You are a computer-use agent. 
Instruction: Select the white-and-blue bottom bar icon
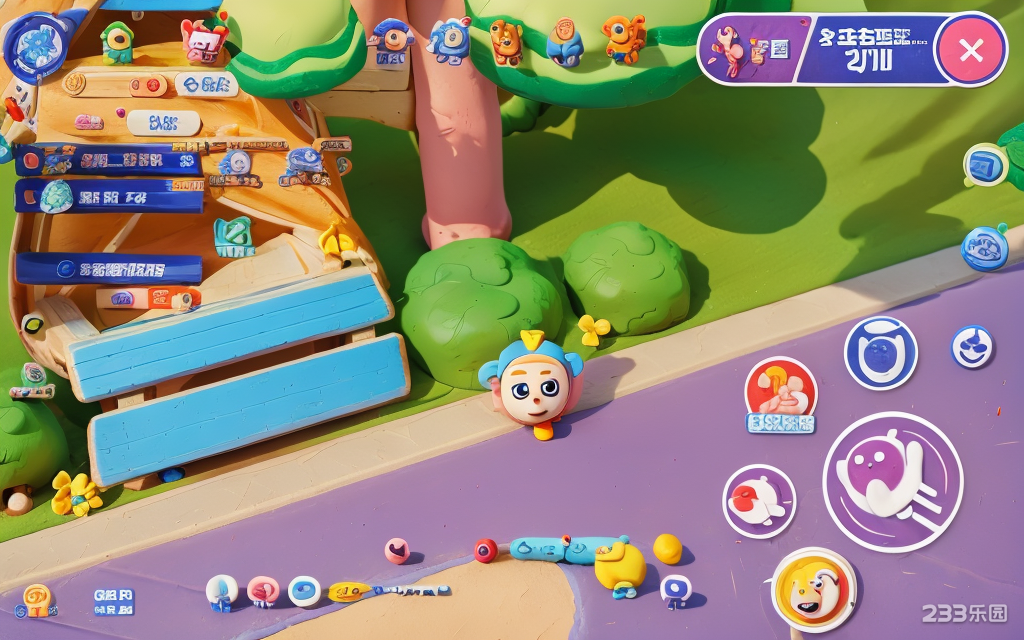221,591
